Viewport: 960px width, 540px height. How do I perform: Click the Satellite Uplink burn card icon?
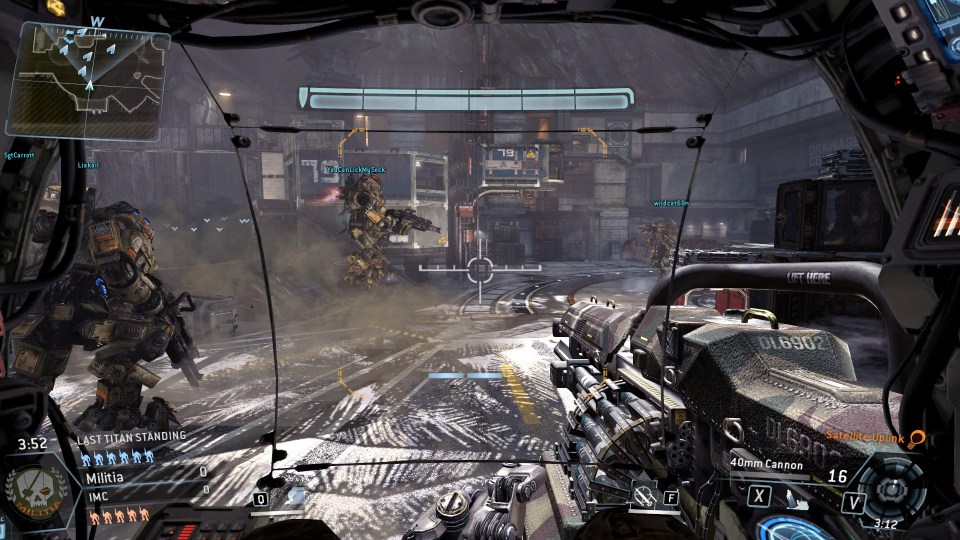[x=914, y=437]
